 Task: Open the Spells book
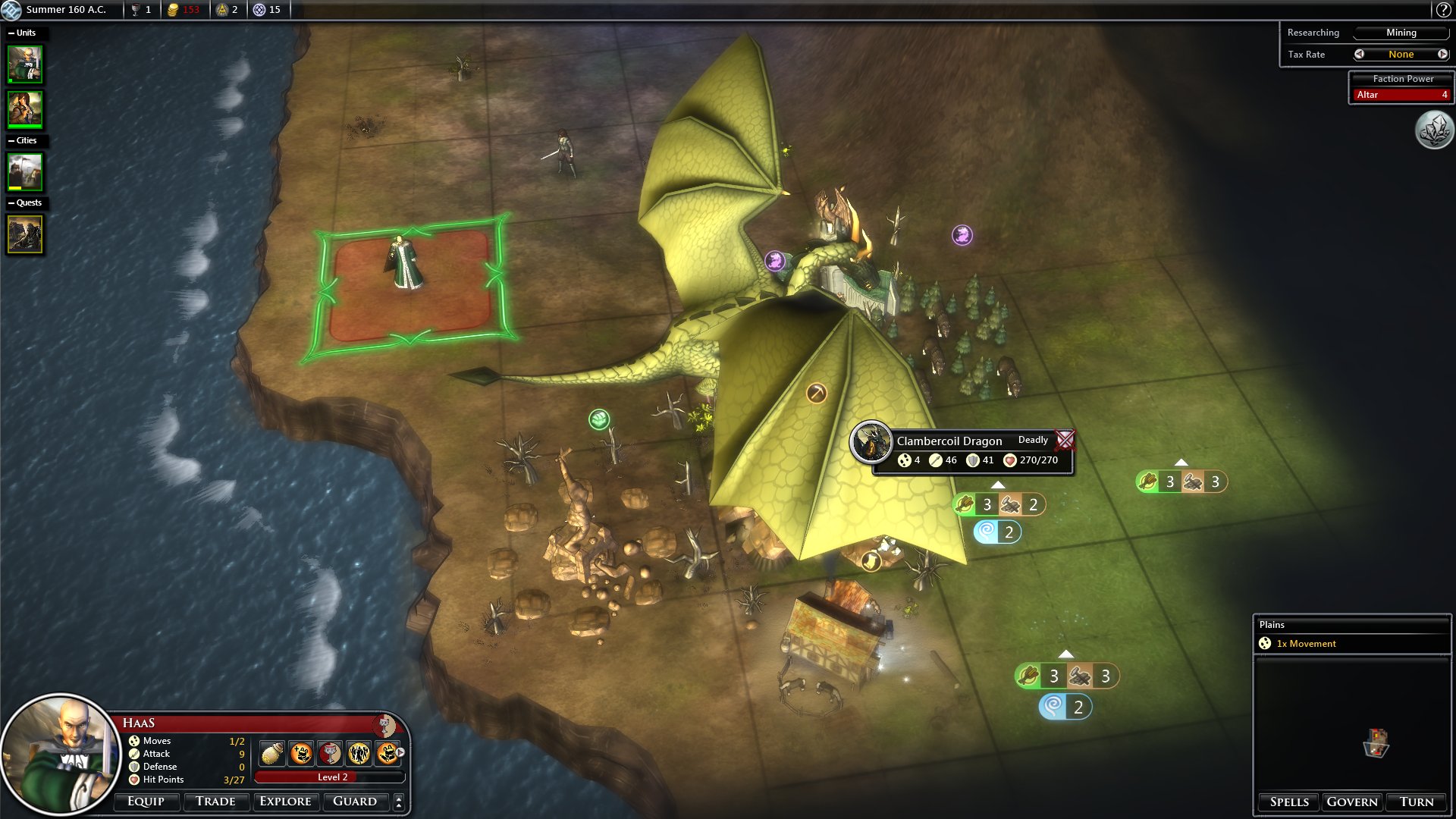click(x=1289, y=802)
